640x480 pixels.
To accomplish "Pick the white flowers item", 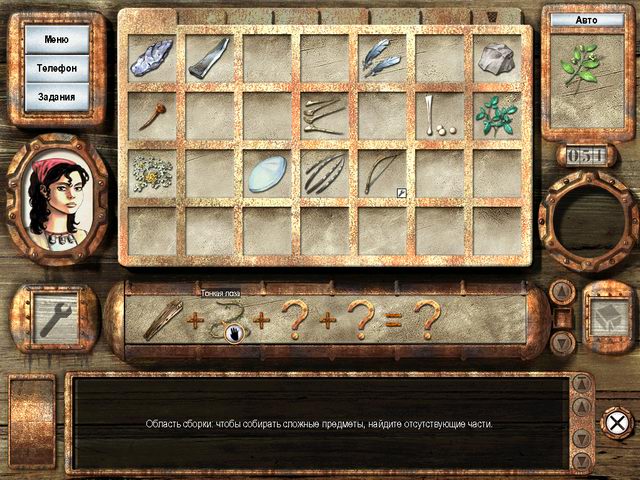I will tap(152, 172).
